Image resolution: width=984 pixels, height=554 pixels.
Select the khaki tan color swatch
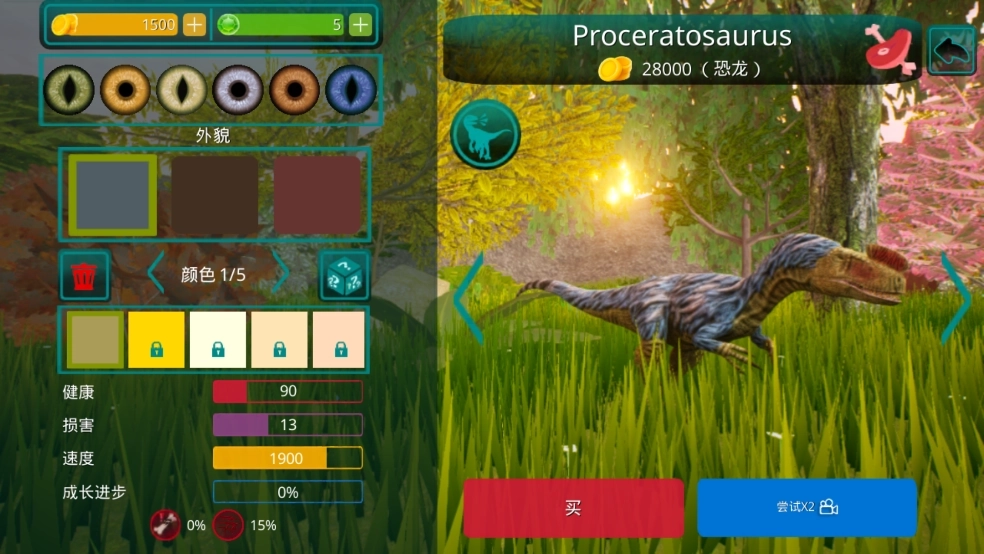tap(95, 339)
